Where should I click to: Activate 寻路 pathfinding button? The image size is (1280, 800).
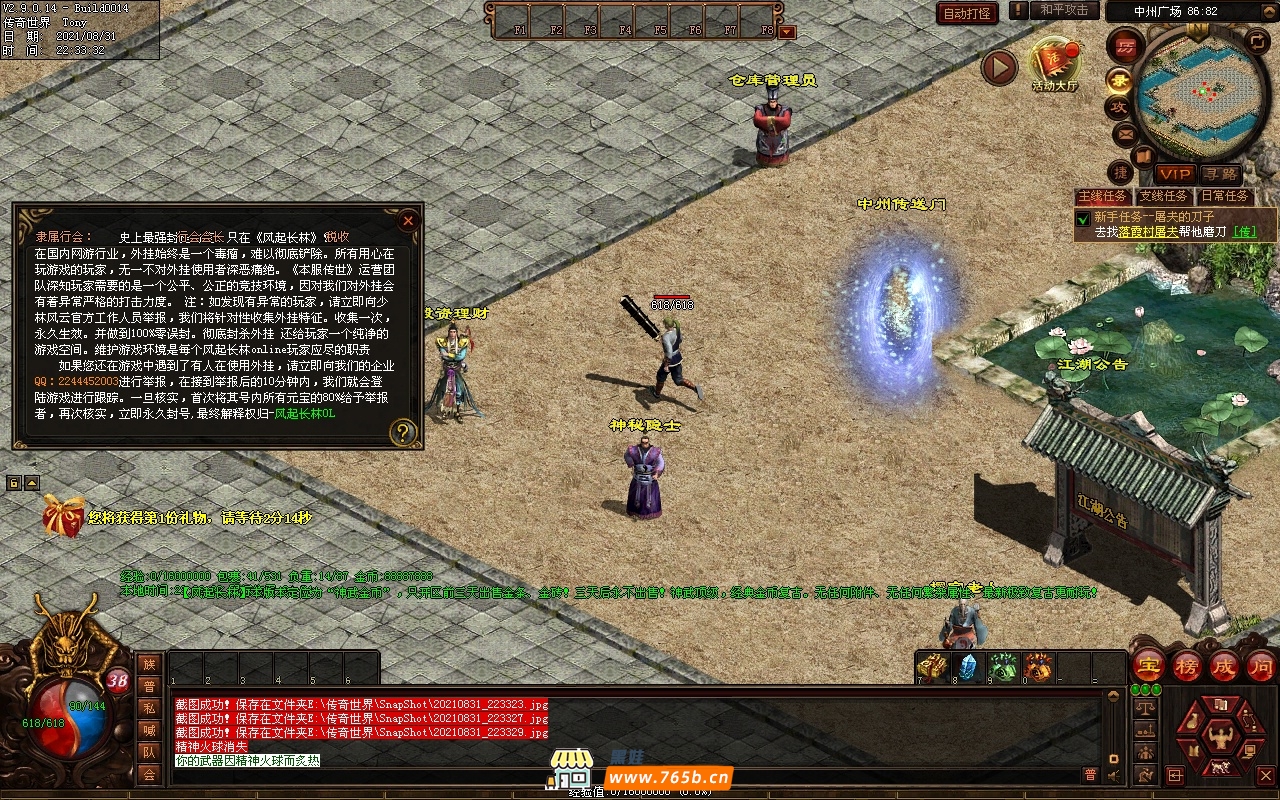(1220, 174)
